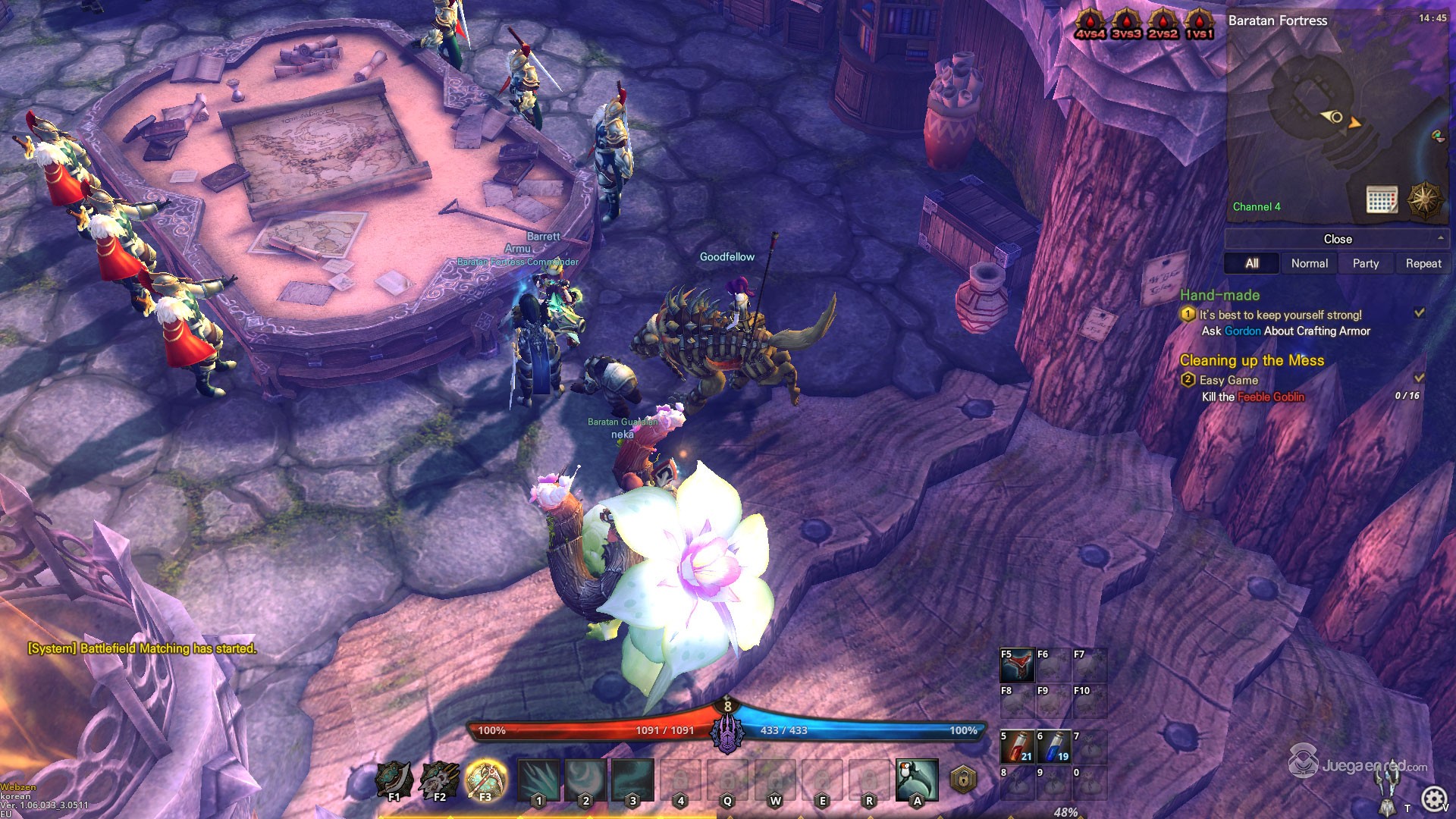The width and height of the screenshot is (1456, 819).
Task: Use the blue mana potion slot
Action: 1053,747
